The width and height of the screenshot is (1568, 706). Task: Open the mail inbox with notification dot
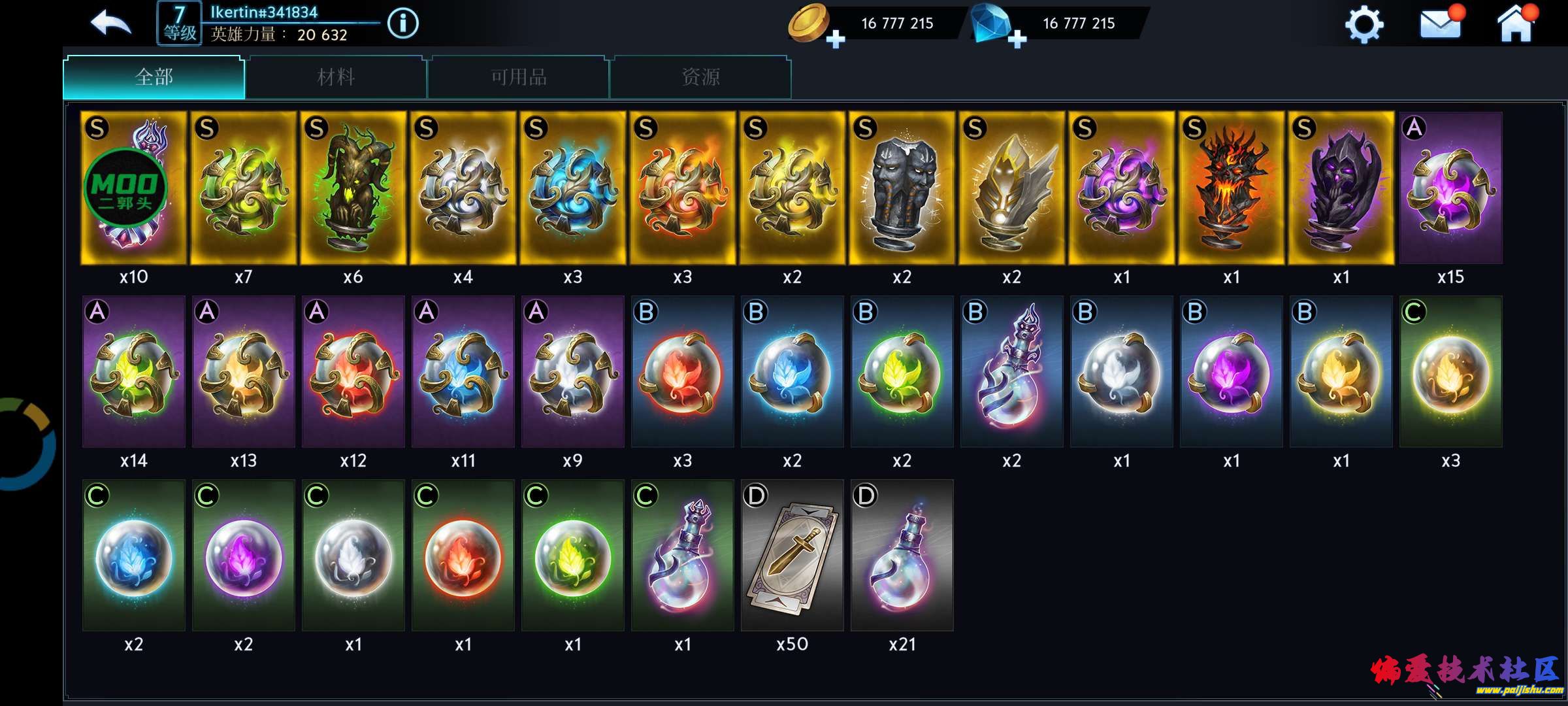[x=1441, y=25]
